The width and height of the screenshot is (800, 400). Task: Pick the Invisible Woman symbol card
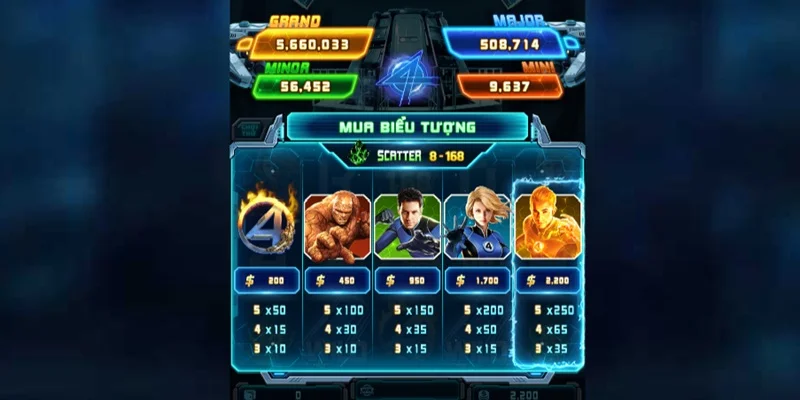(477, 227)
